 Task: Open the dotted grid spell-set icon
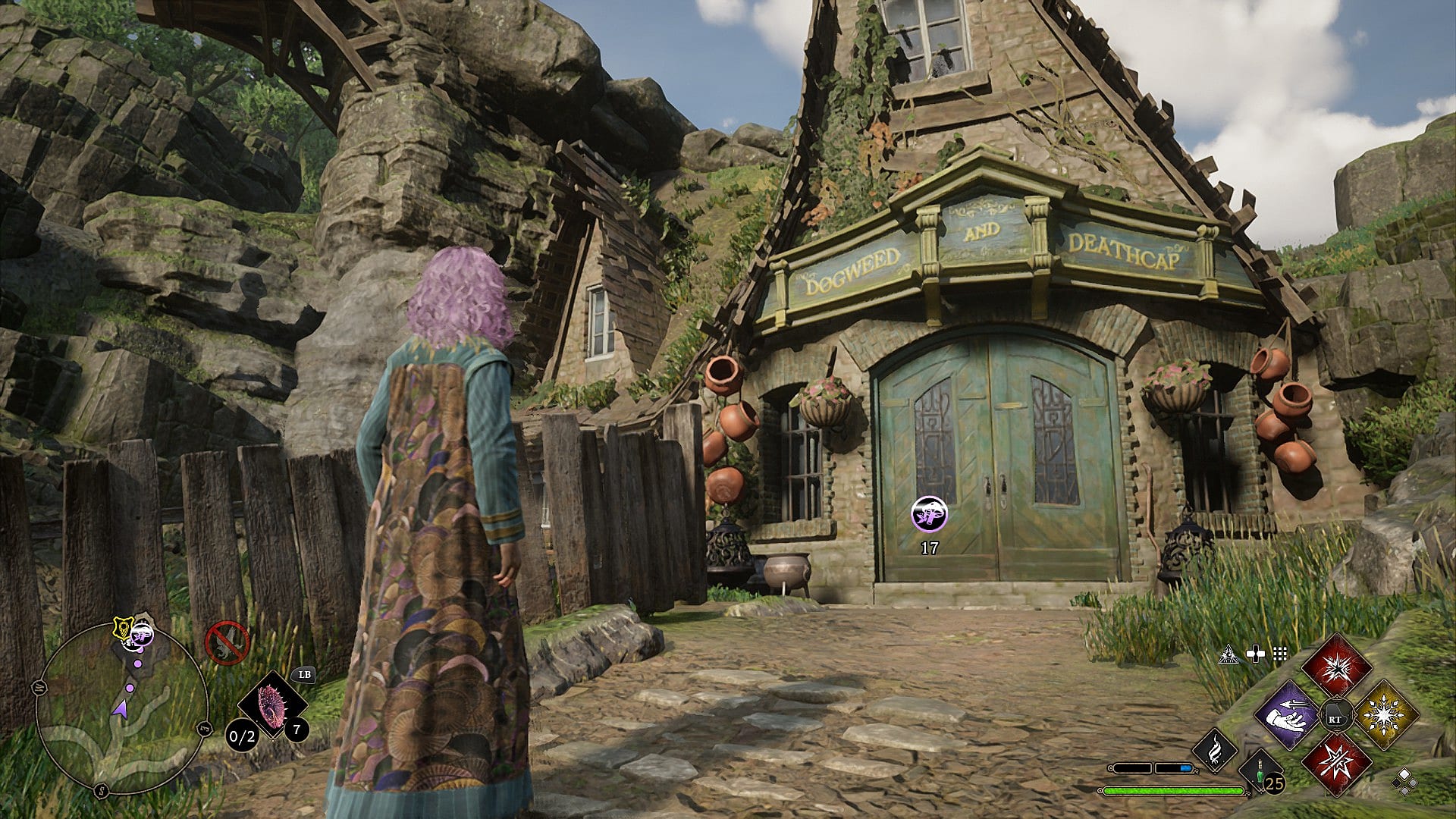(1280, 654)
